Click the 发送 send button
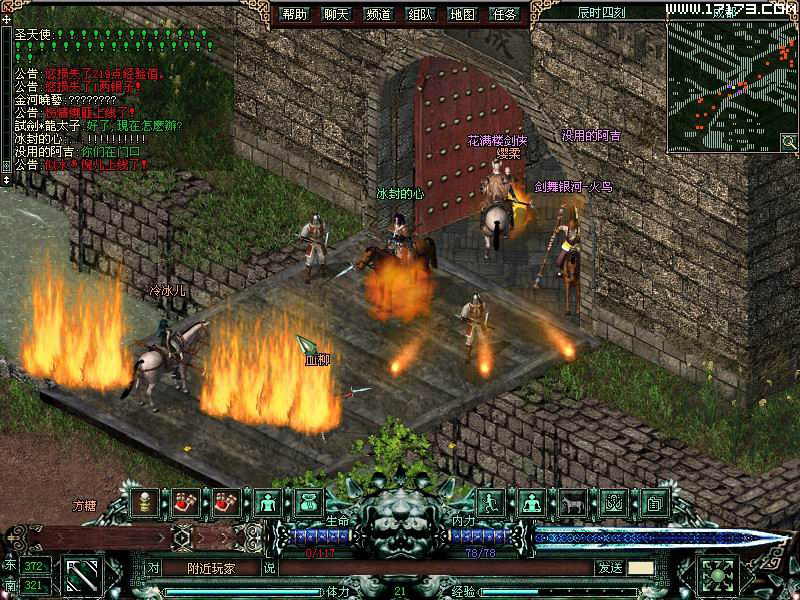This screenshot has height=600, width=800. point(609,567)
